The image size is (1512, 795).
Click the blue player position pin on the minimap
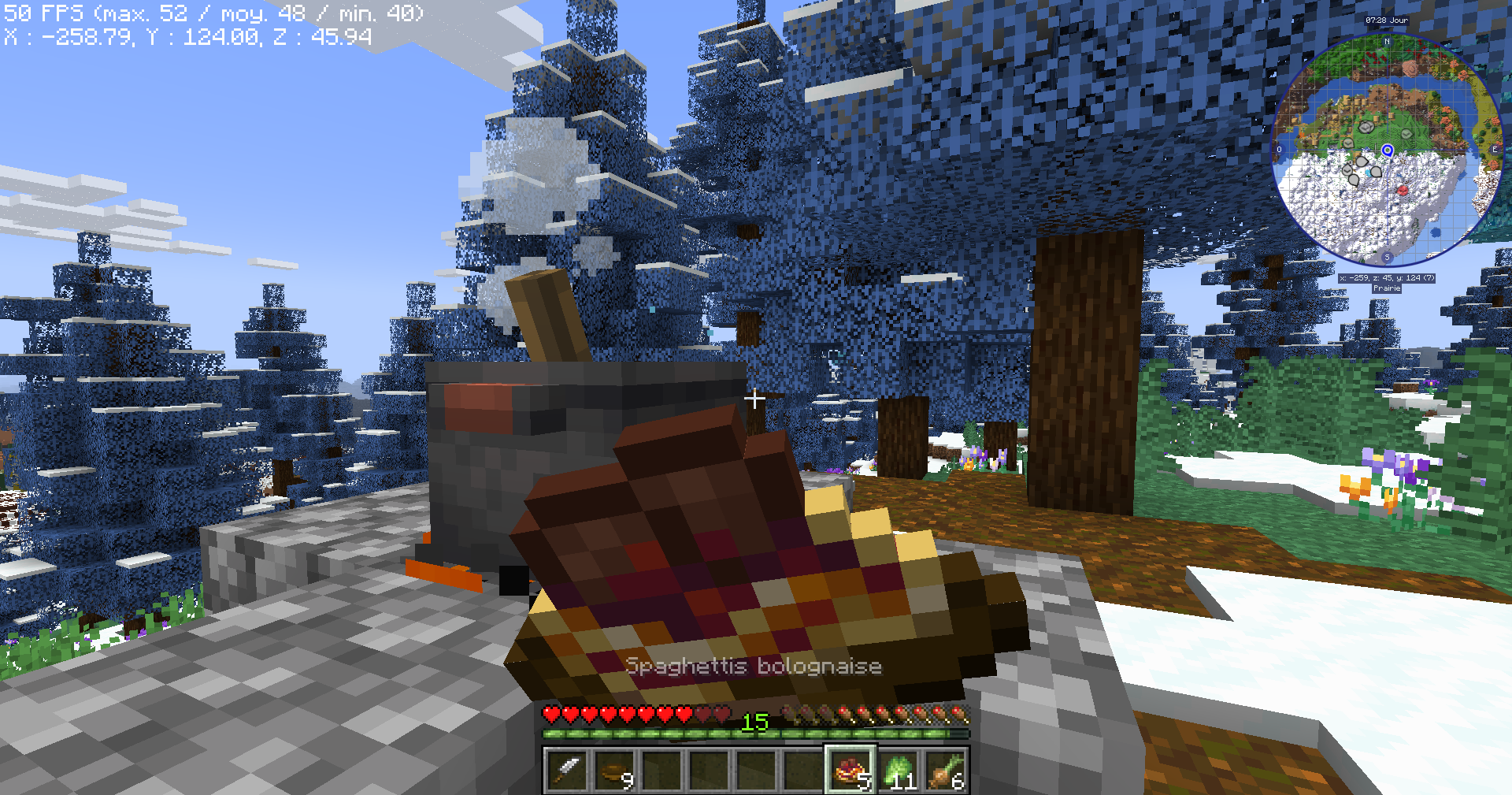[x=1388, y=151]
